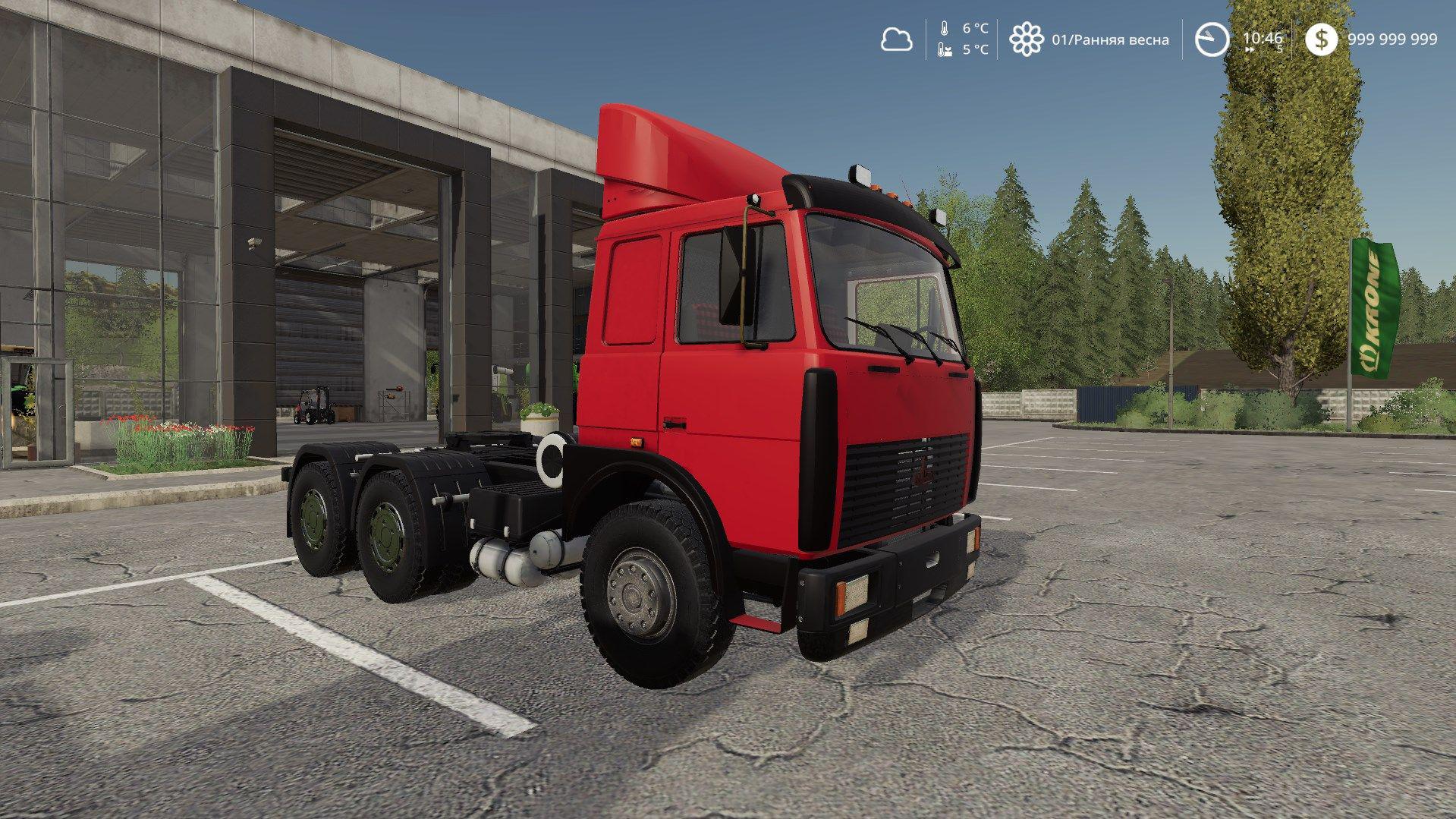The width and height of the screenshot is (1456, 819).
Task: Select the flower season icon
Action: (x=1026, y=39)
